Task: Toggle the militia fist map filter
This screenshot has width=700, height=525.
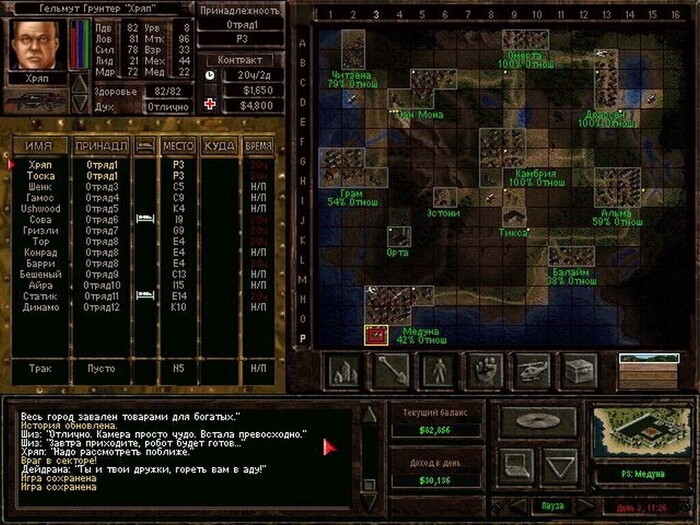Action: [484, 371]
